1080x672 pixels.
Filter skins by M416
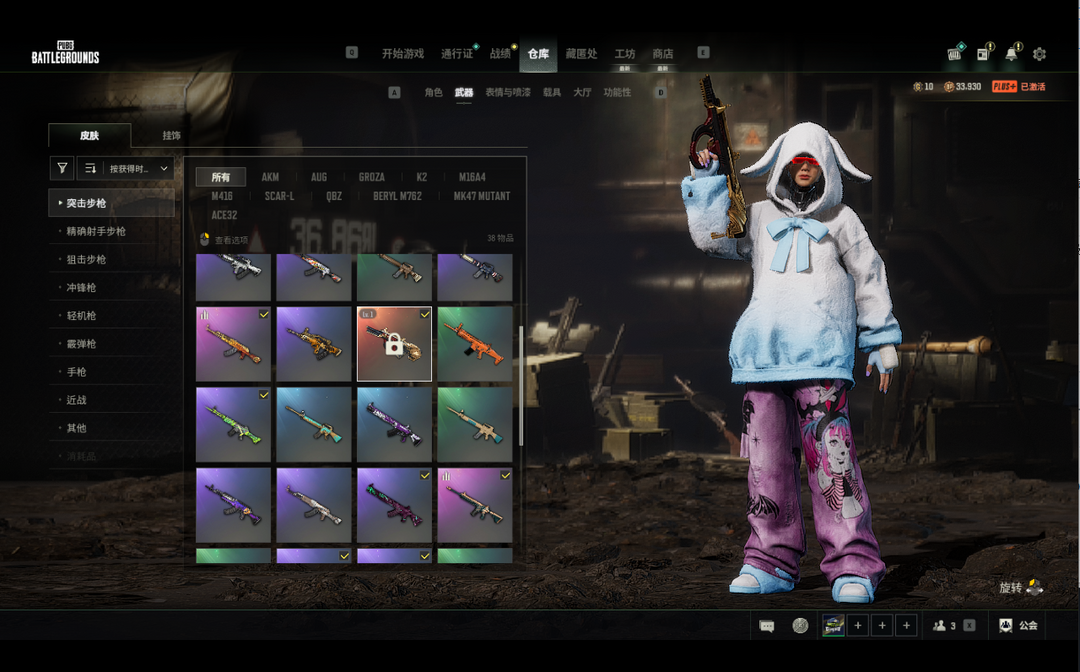222,197
